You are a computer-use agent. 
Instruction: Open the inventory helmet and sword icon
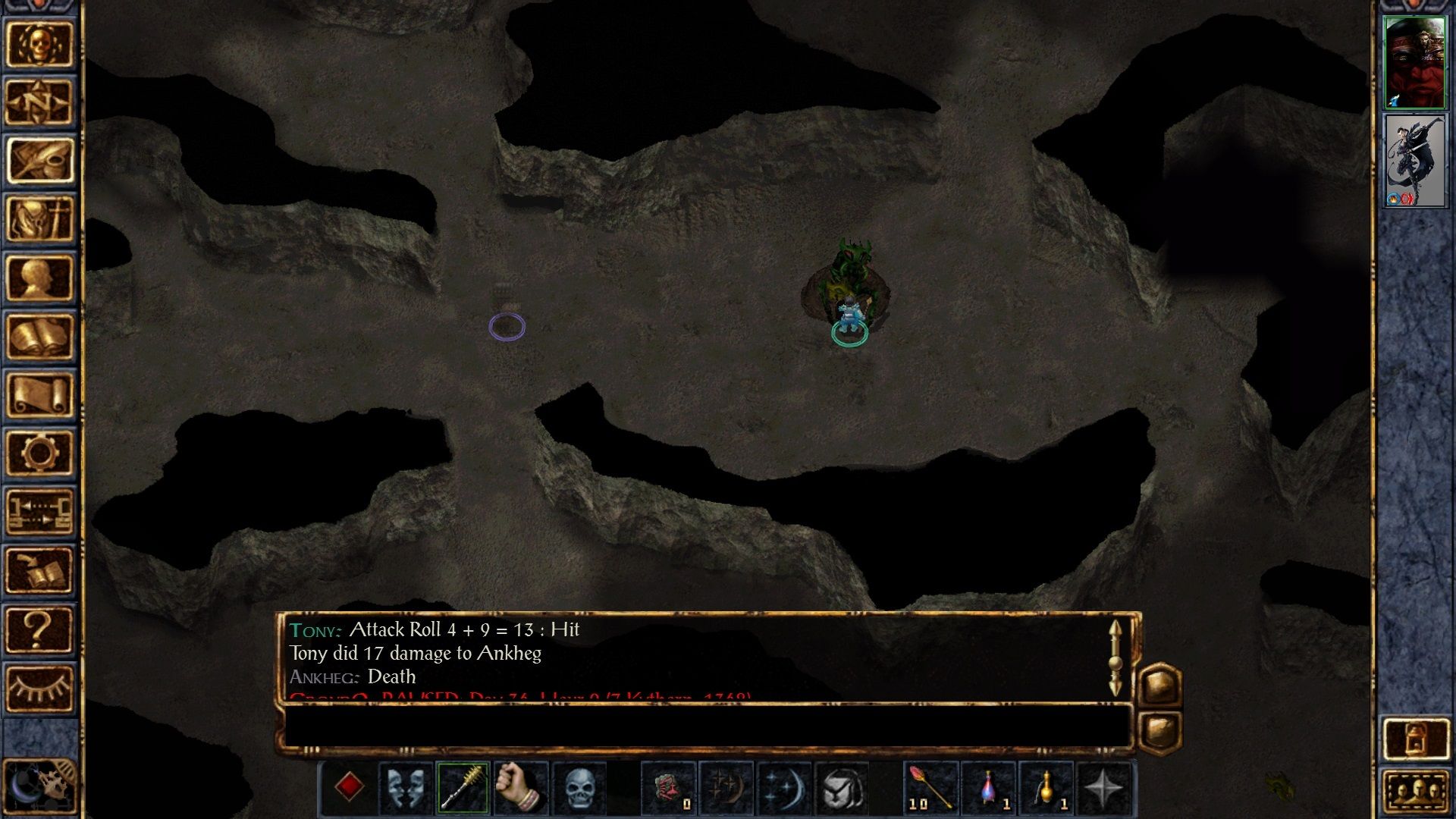(x=39, y=218)
